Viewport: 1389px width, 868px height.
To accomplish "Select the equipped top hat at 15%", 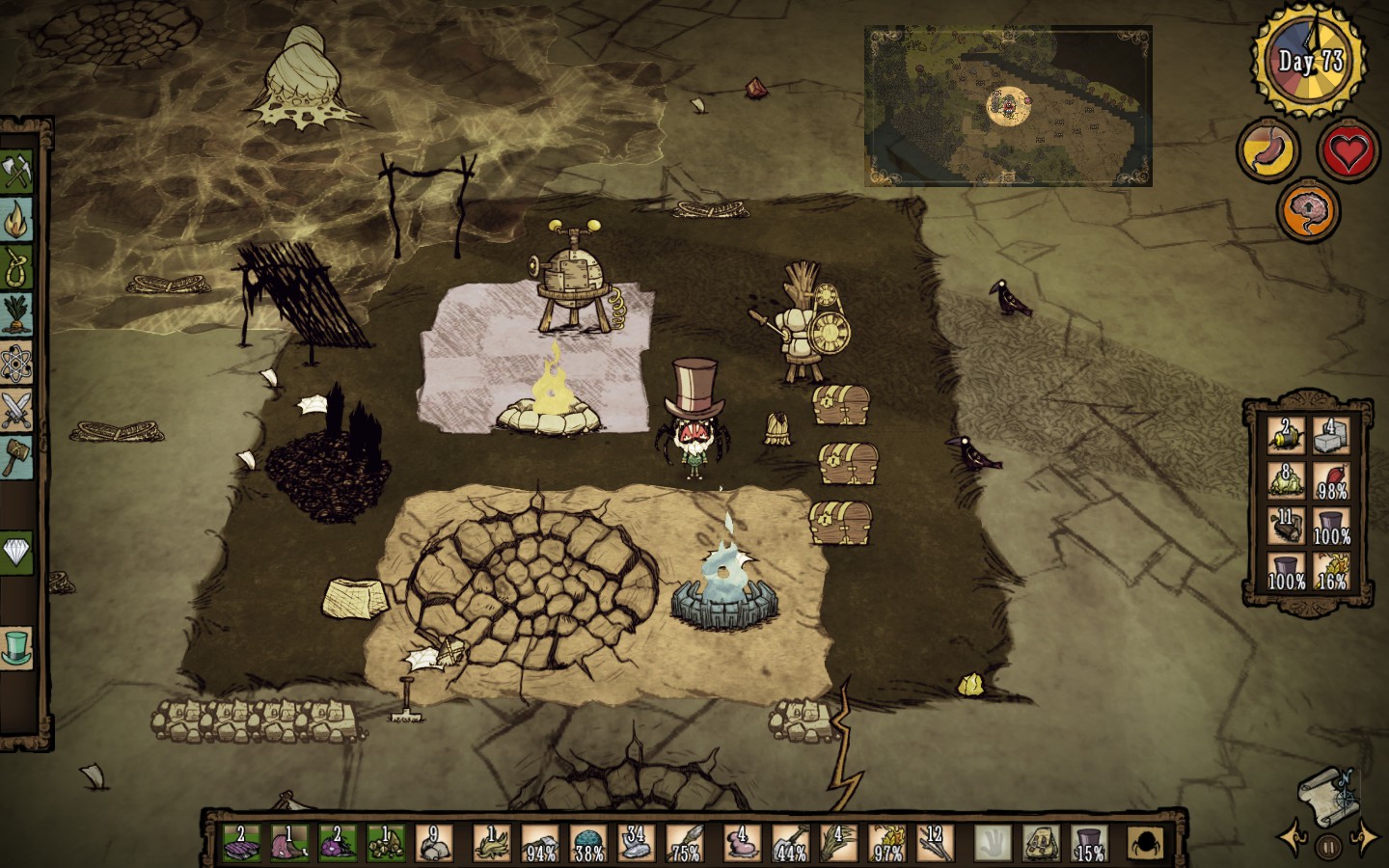I will click(1090, 843).
